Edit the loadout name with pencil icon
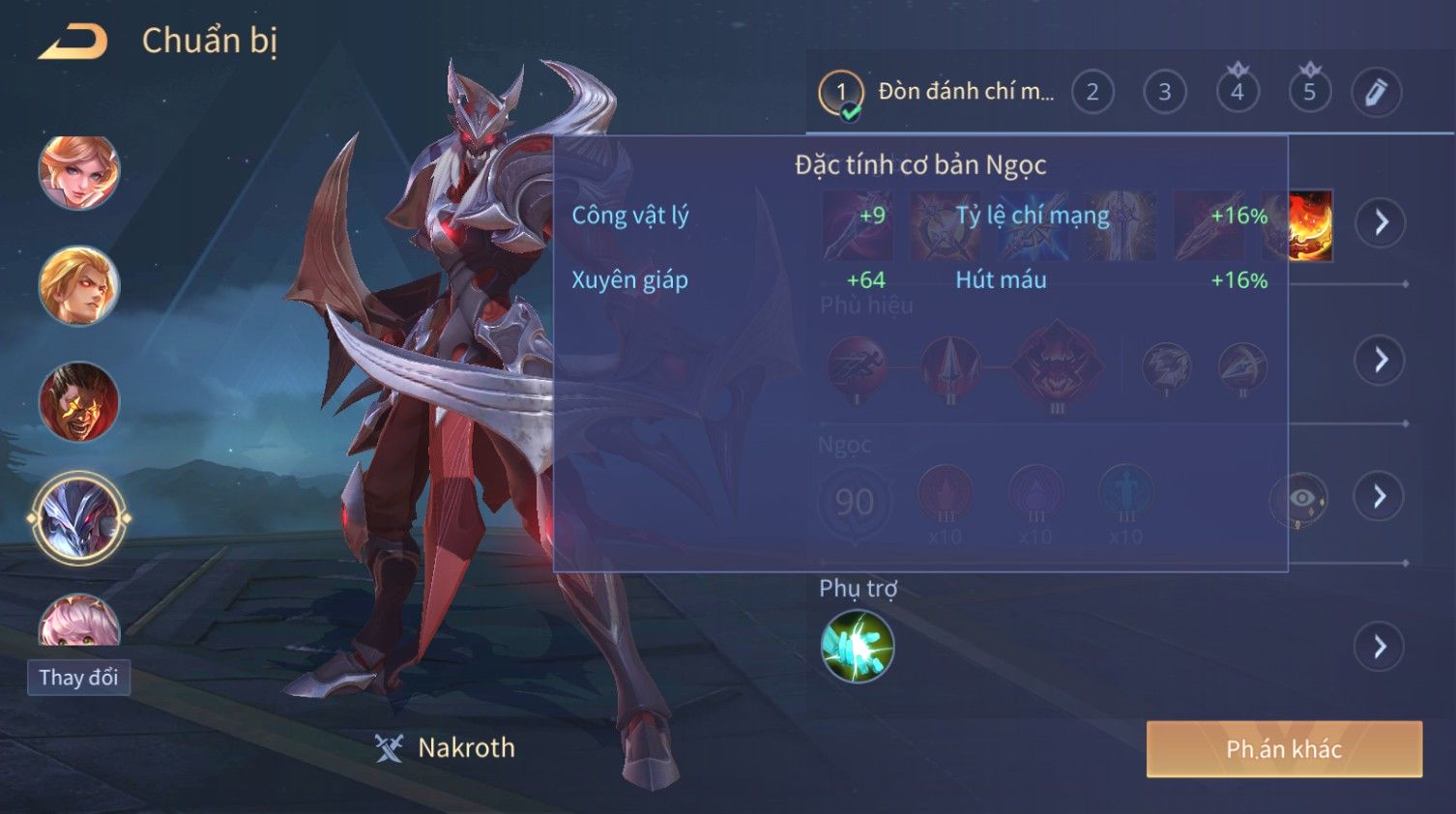The height and width of the screenshot is (814, 1456). coord(1376,93)
